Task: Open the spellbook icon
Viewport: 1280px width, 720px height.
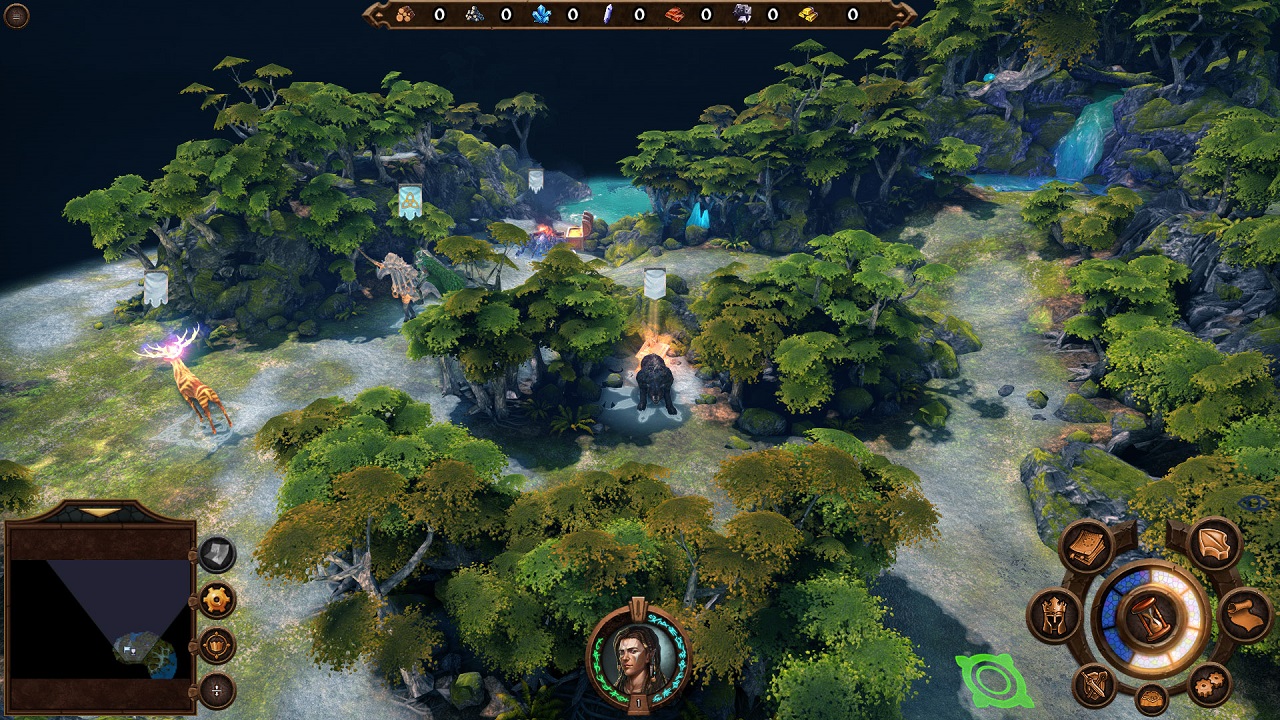Action: pyautogui.click(x=1087, y=546)
